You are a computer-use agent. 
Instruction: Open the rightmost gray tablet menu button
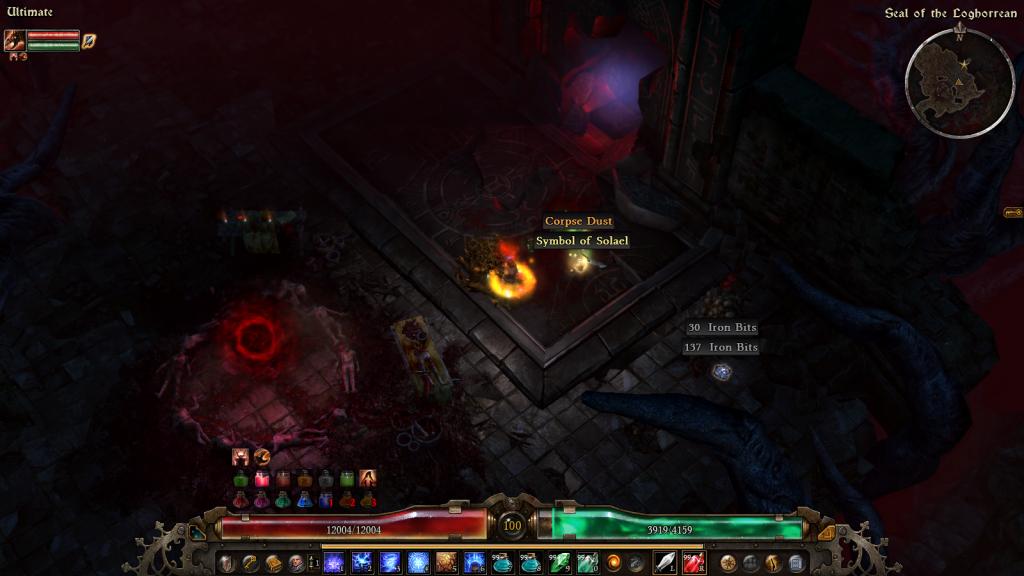click(x=796, y=563)
